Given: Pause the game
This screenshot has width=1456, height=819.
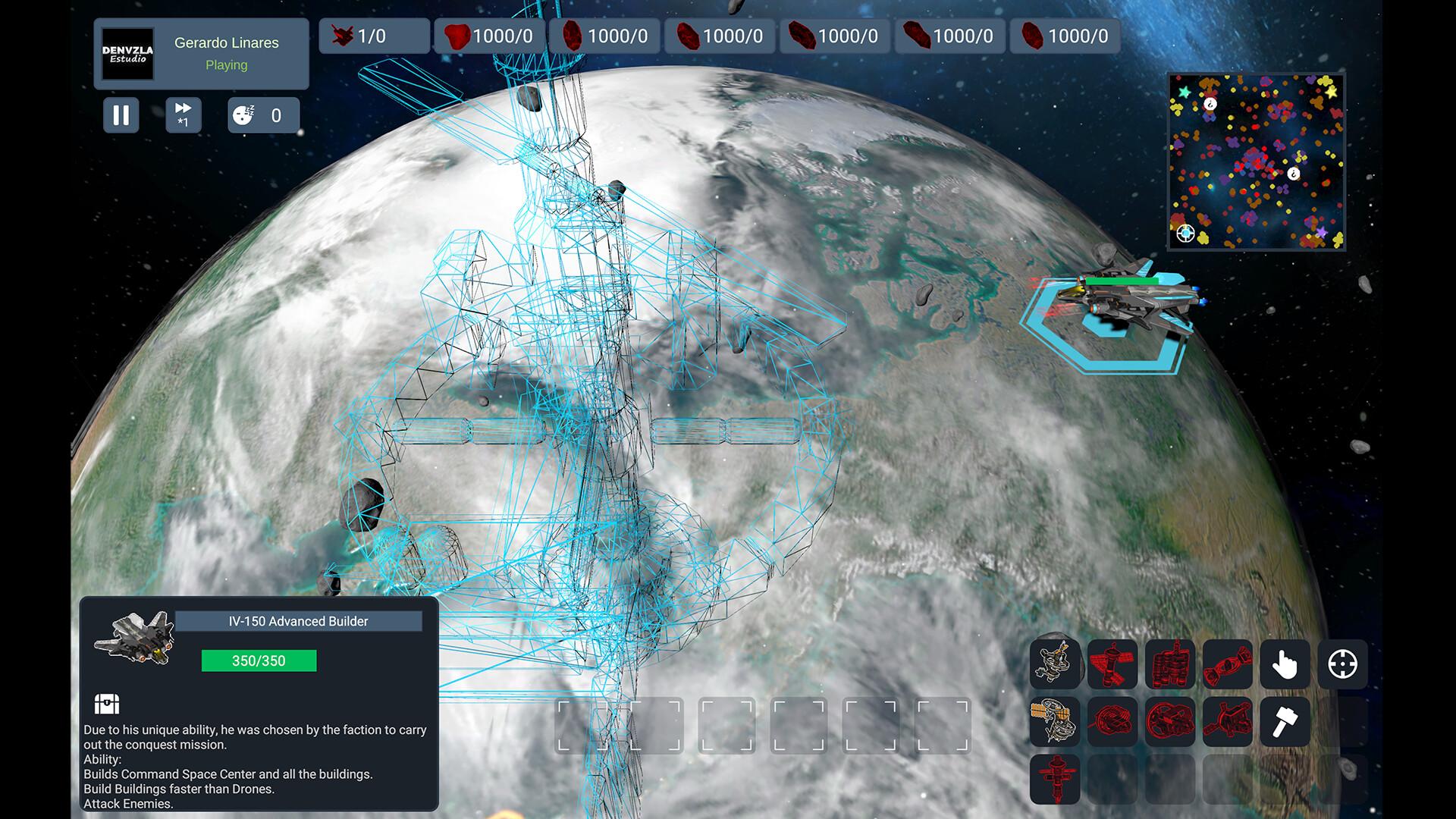Looking at the screenshot, I should 121,115.
